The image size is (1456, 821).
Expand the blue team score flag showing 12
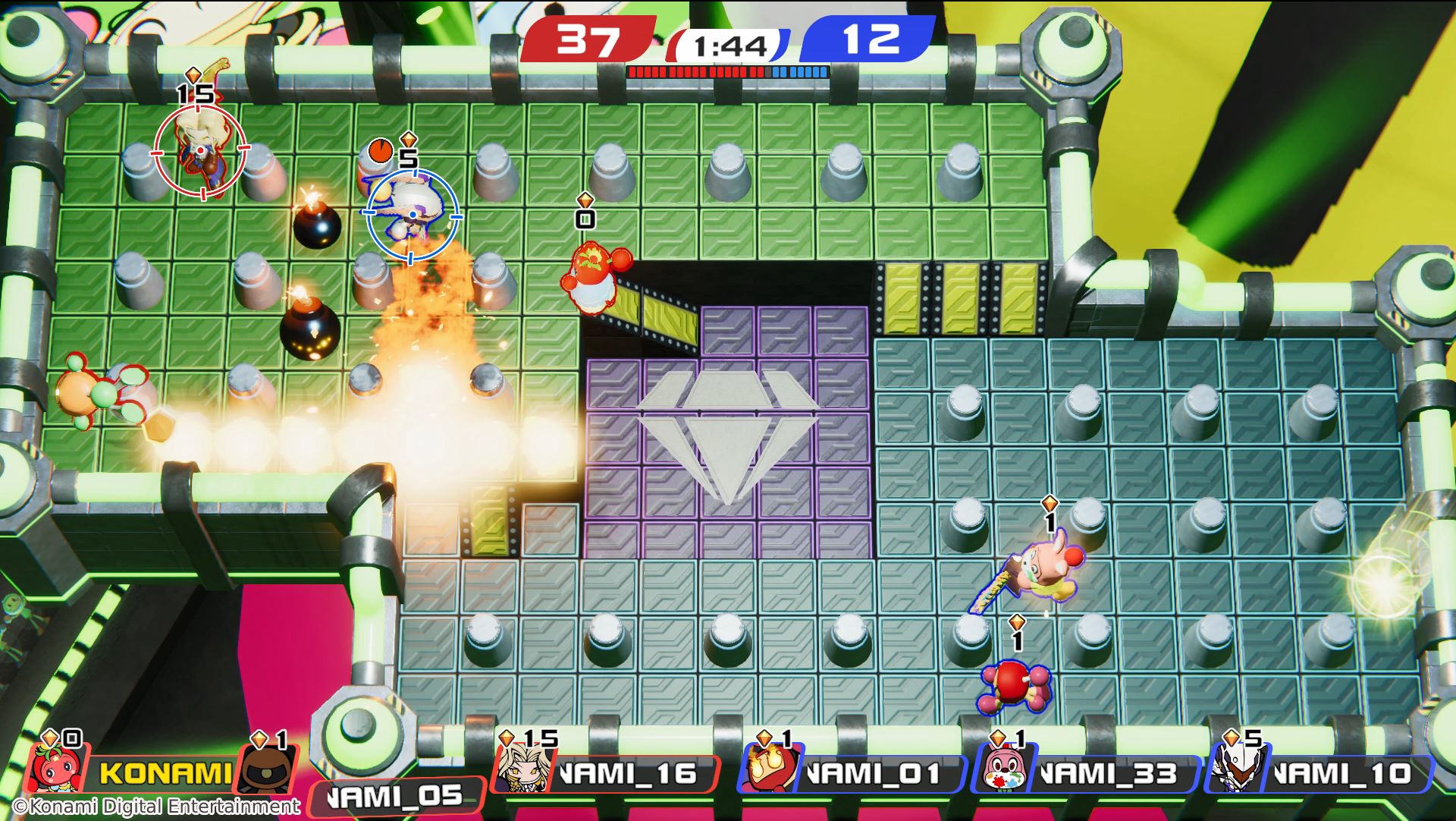(x=874, y=41)
